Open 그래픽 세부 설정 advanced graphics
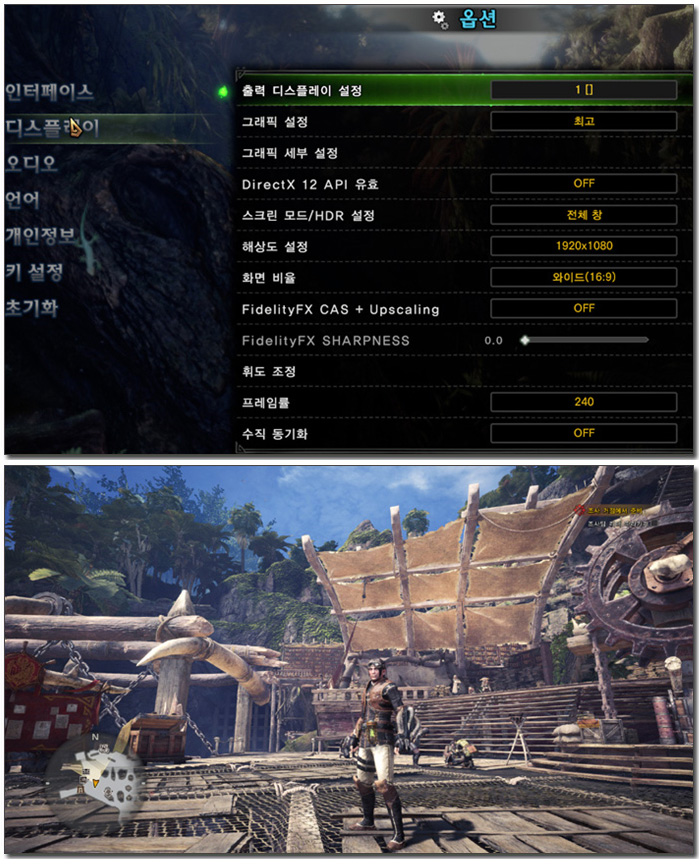 [x=291, y=153]
